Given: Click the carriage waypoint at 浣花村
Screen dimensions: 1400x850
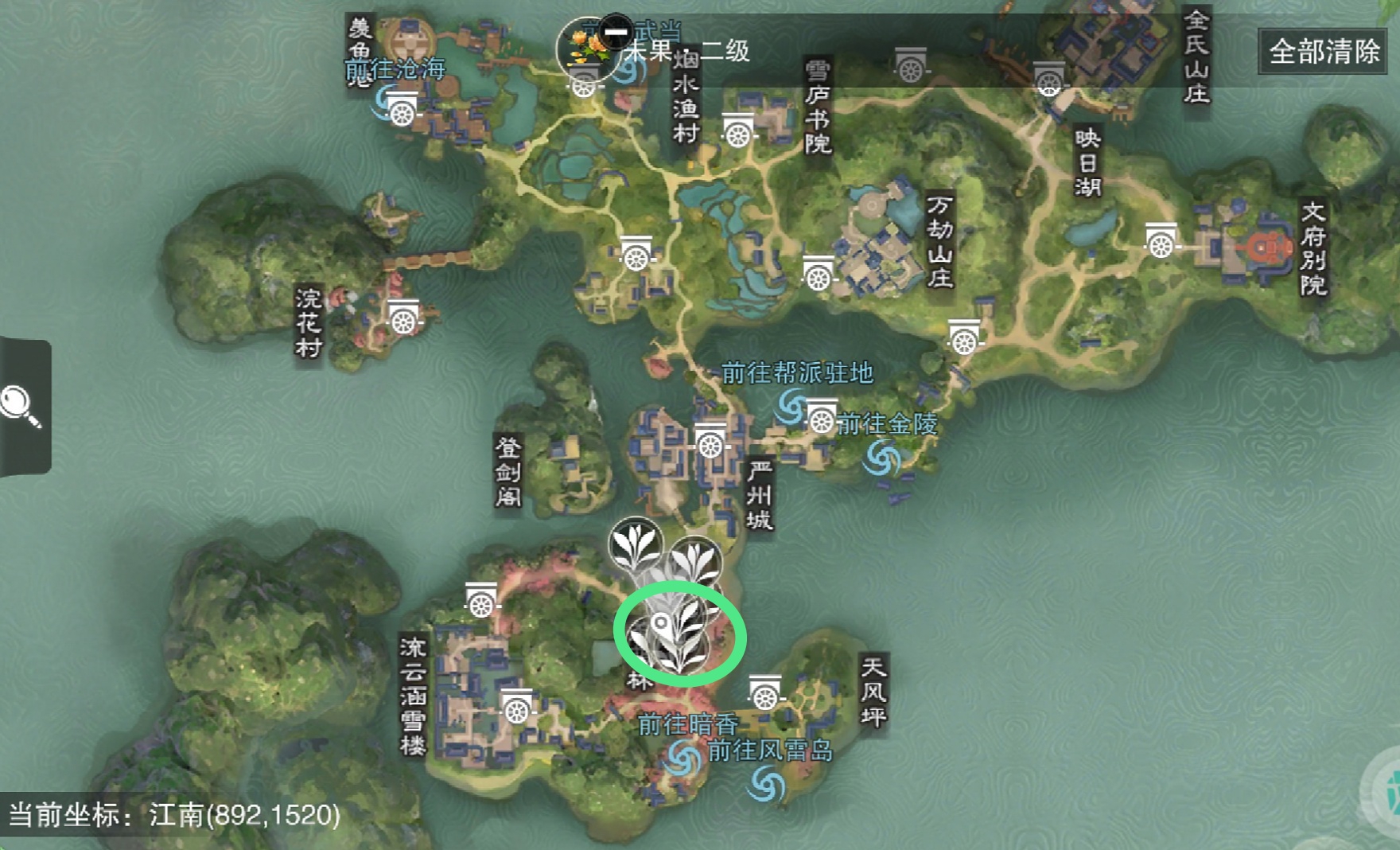Looking at the screenshot, I should tap(403, 318).
